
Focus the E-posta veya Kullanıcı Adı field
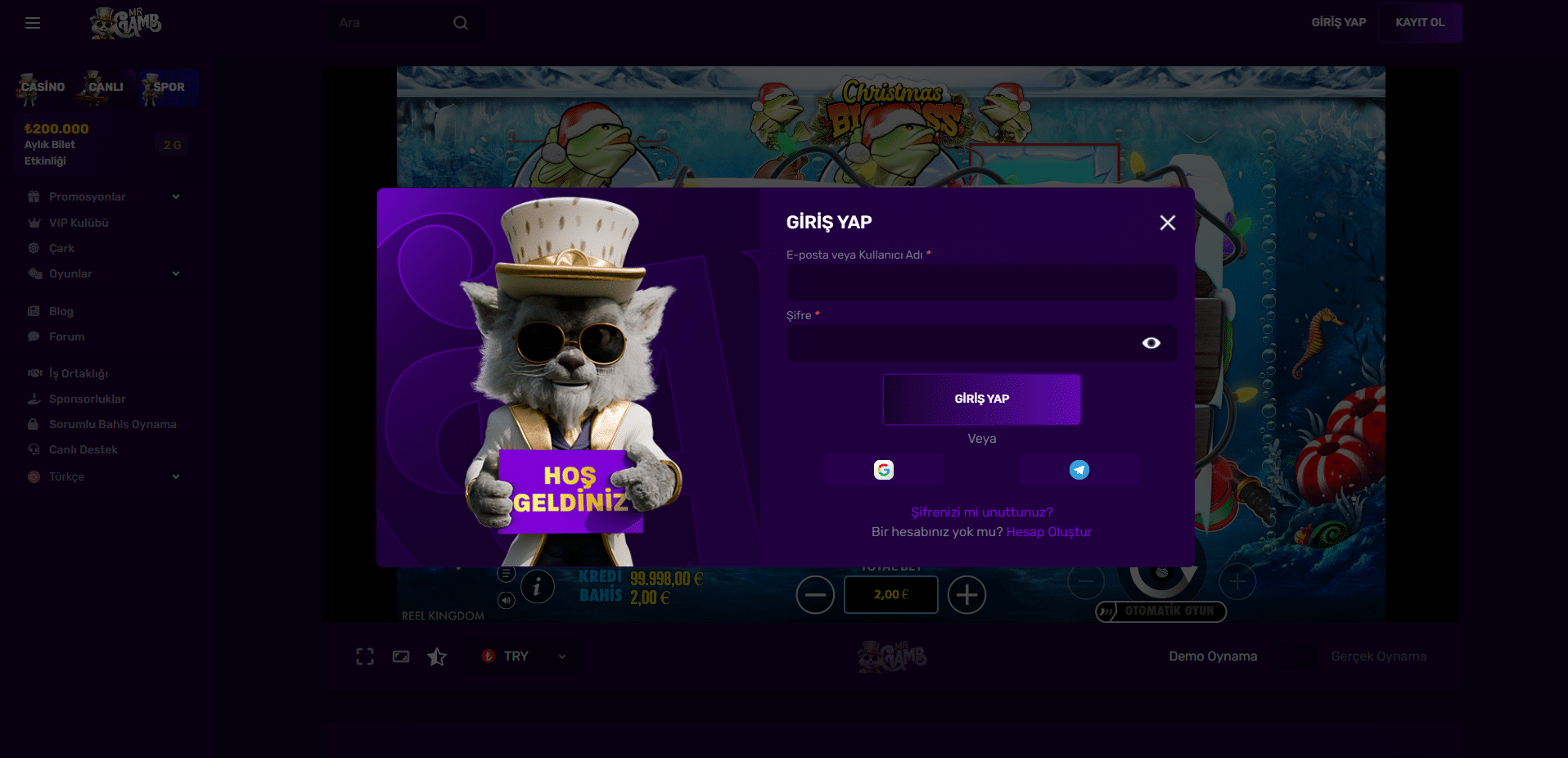tap(981, 282)
